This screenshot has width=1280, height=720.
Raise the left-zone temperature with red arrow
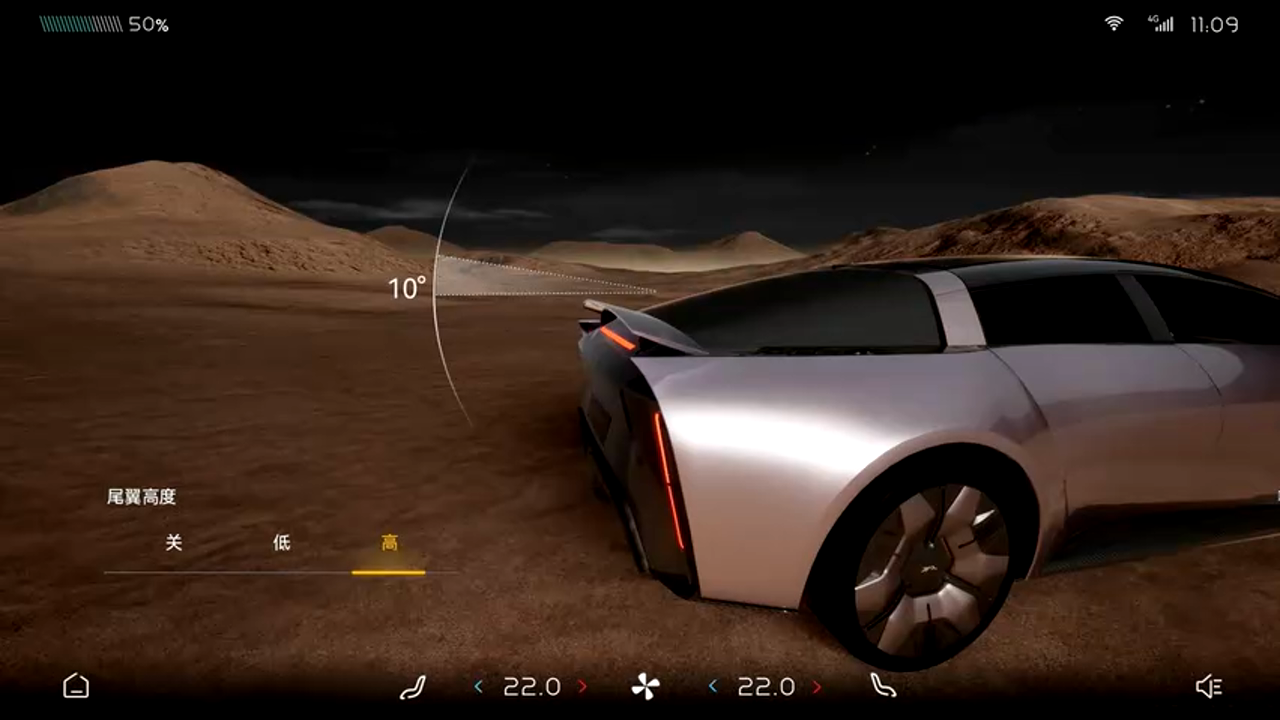[583, 686]
